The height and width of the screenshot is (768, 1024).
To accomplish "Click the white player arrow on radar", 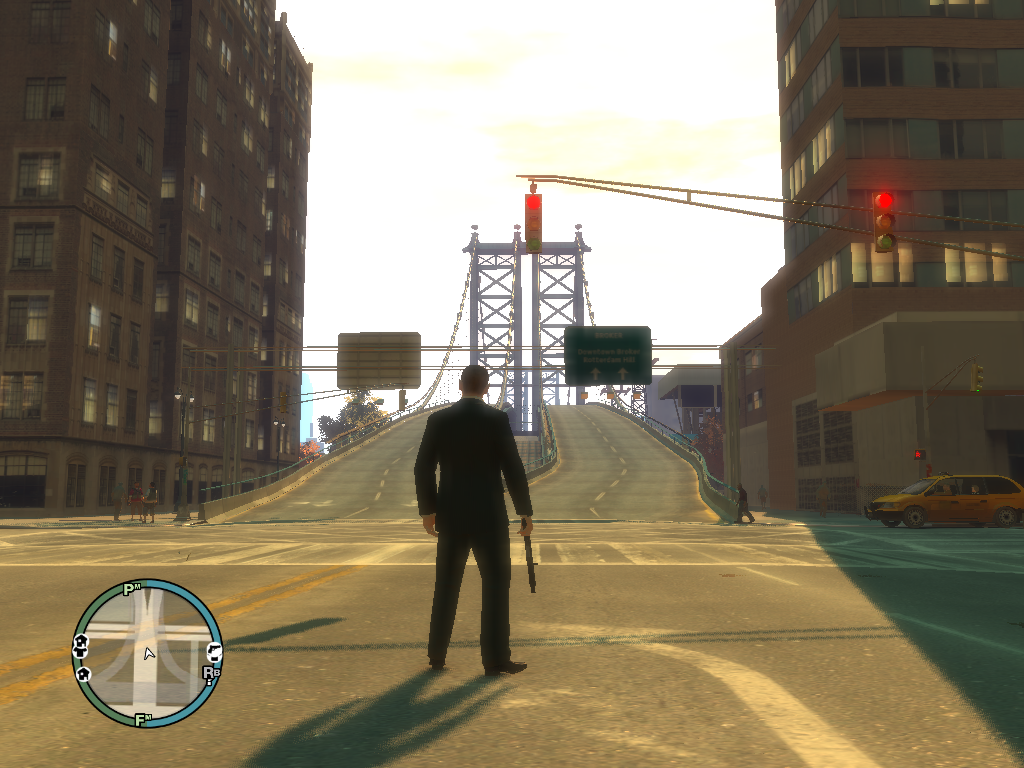I will pos(149,654).
